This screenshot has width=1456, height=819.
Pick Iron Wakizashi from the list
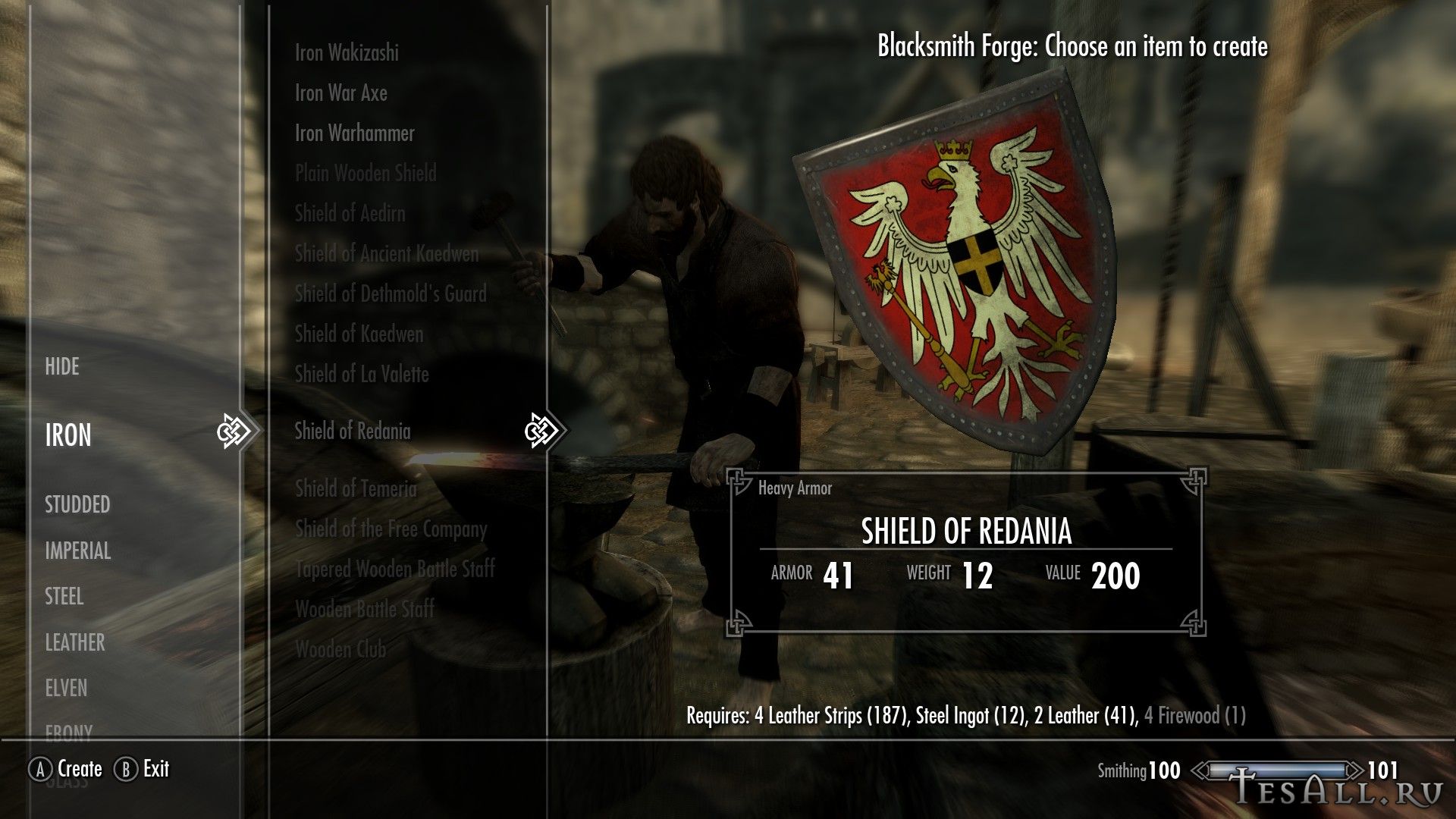(347, 53)
